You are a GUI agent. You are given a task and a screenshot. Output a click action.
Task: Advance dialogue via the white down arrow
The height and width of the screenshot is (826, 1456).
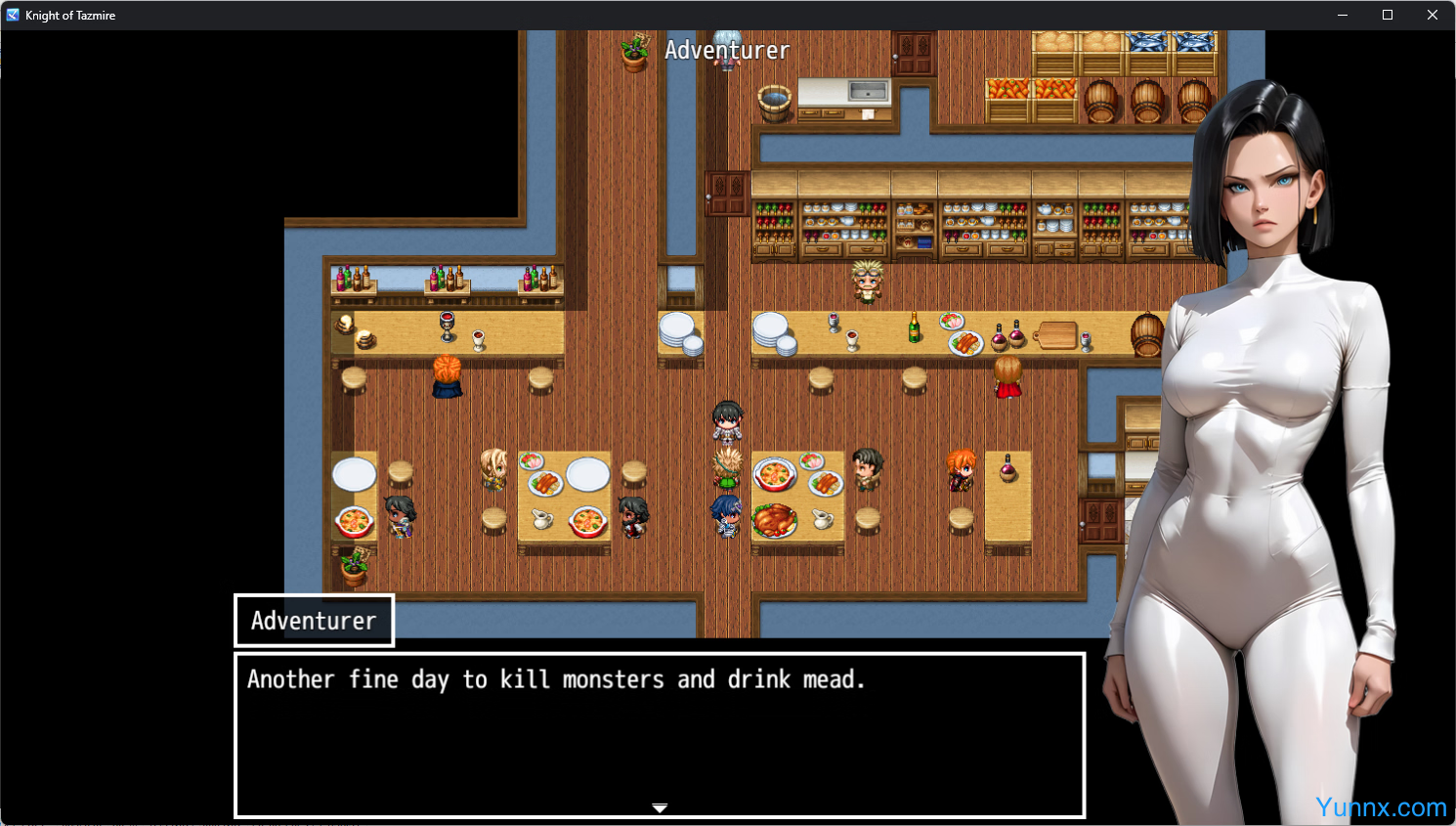point(660,808)
